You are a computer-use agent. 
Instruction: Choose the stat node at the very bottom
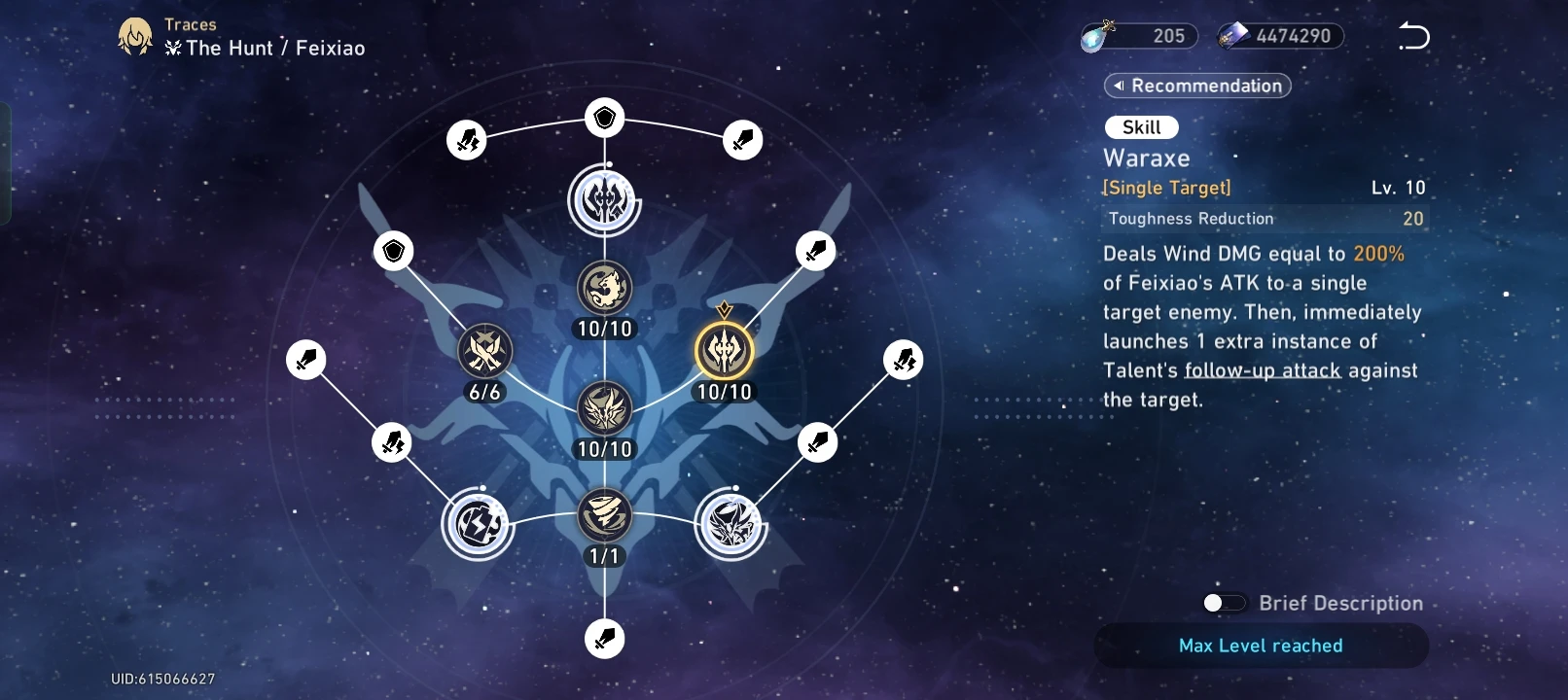click(x=605, y=639)
